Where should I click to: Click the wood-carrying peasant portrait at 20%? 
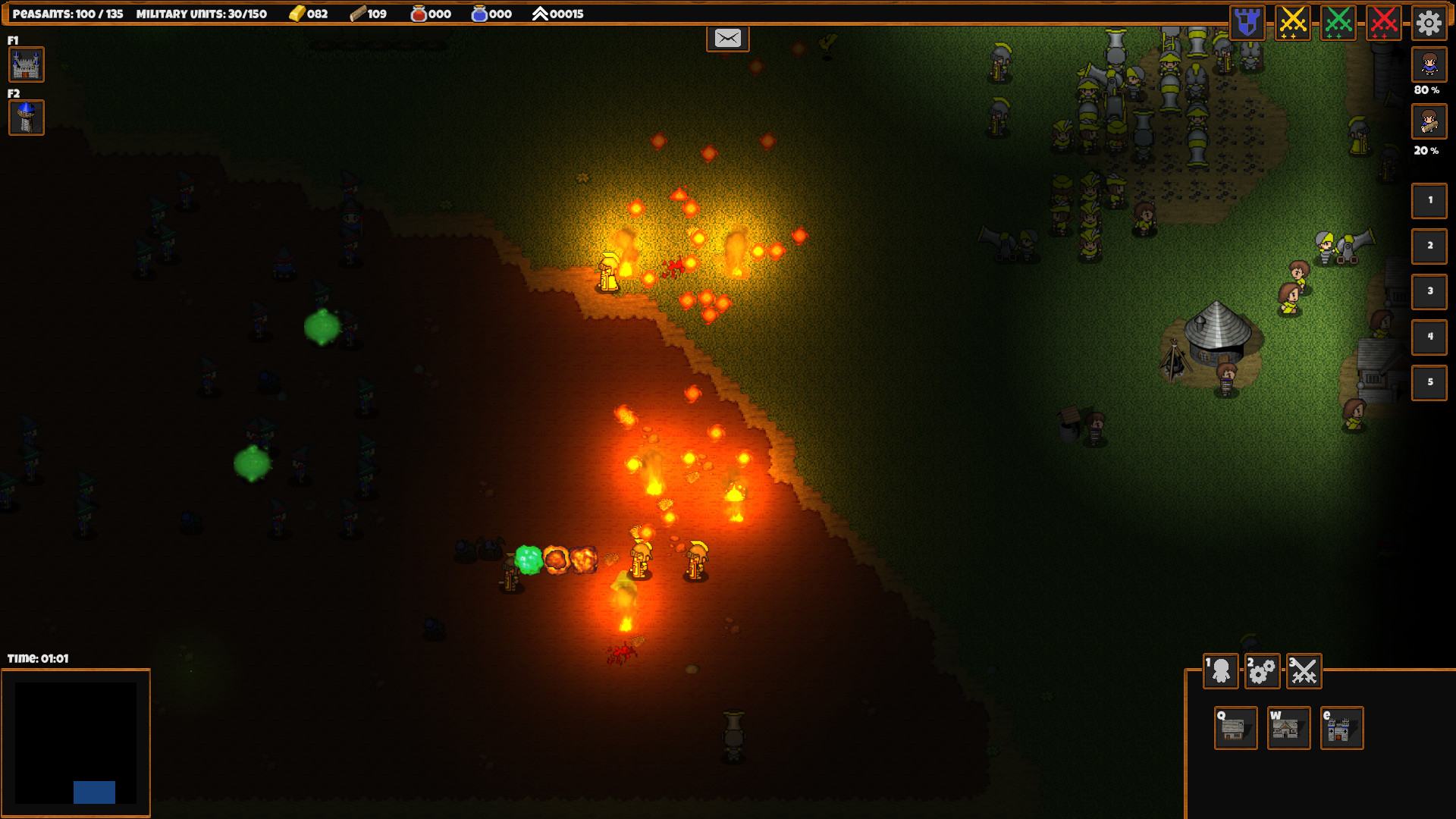coord(1429,121)
